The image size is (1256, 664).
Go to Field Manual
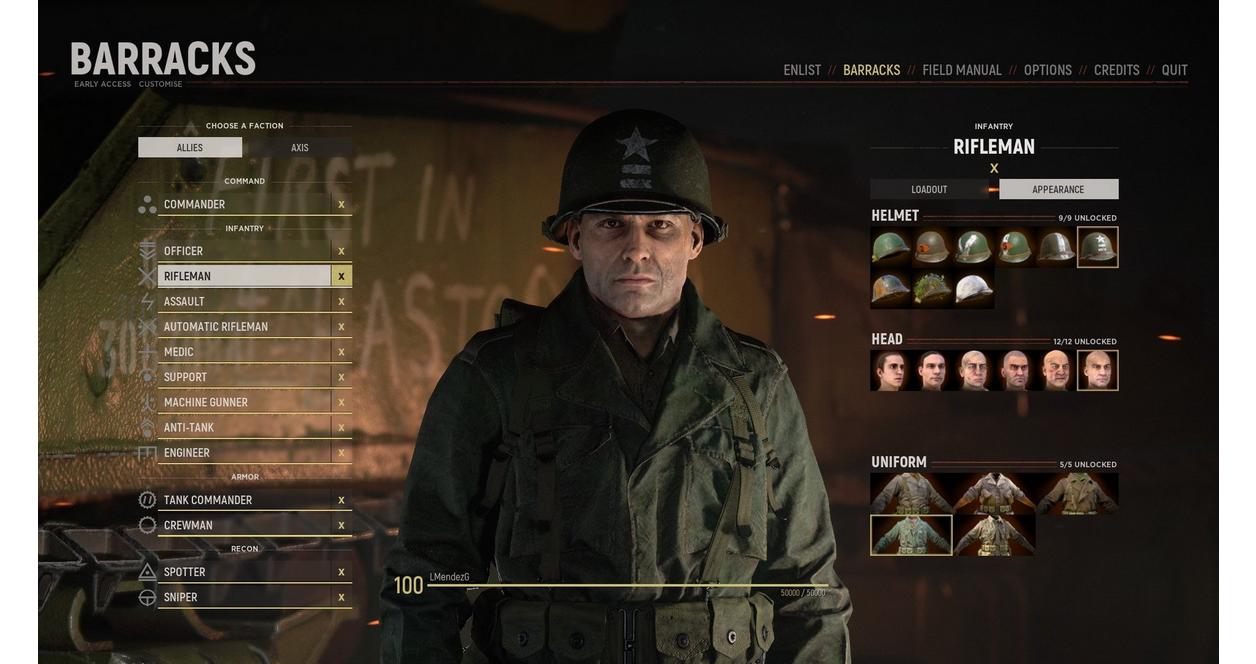pos(961,70)
